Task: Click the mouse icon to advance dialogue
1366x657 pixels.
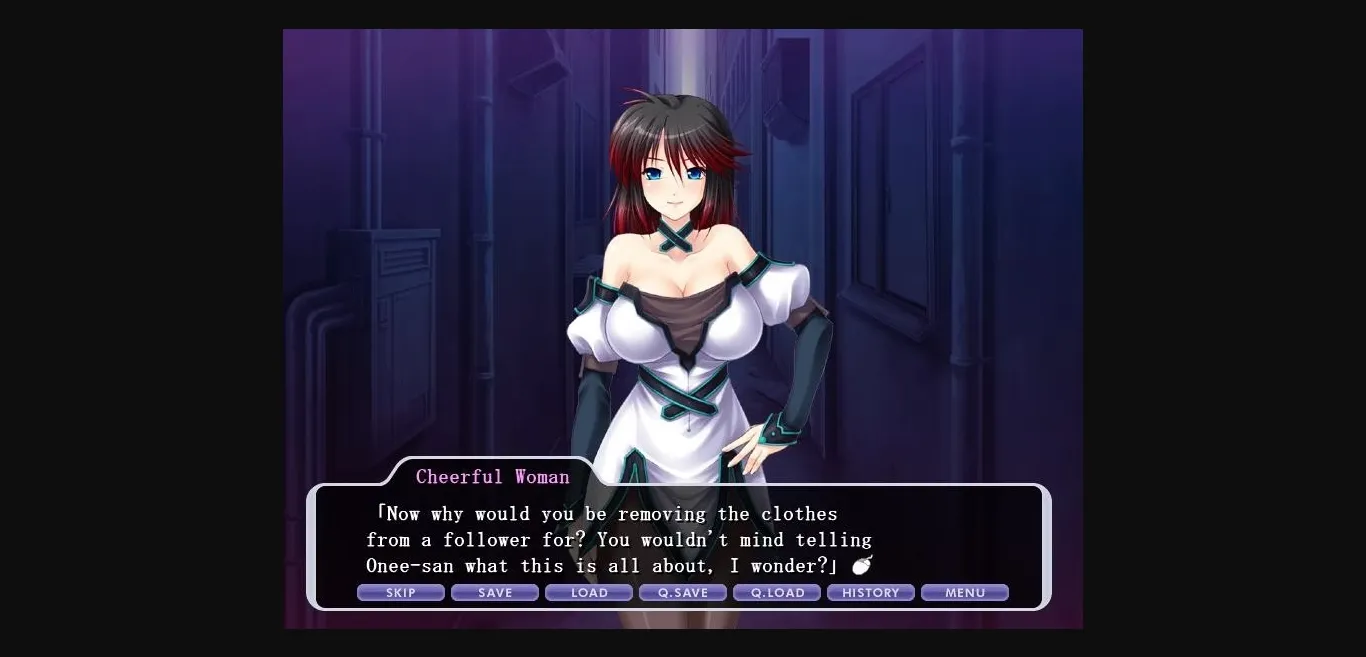Action: (x=862, y=565)
